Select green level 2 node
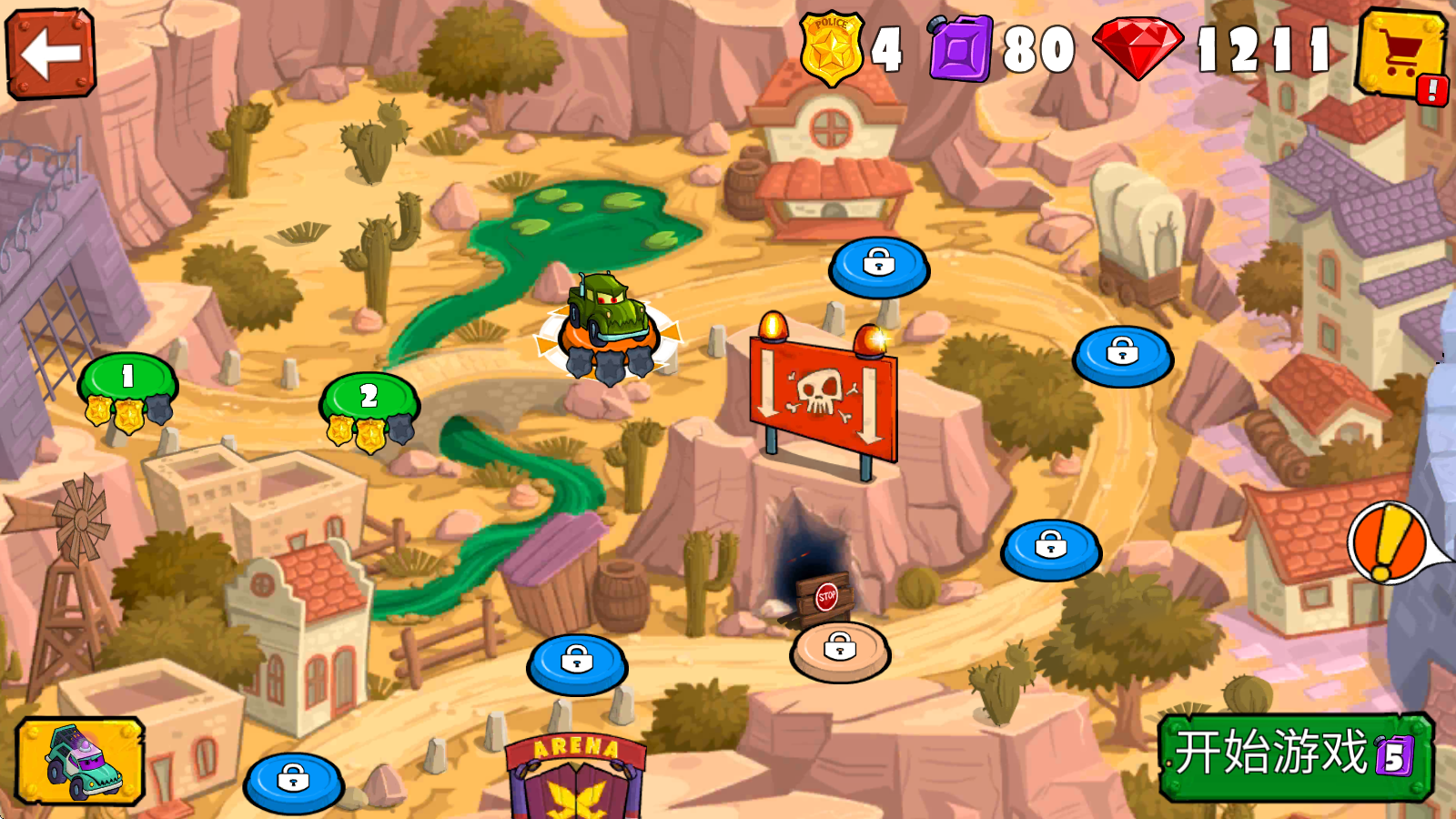 point(369,399)
